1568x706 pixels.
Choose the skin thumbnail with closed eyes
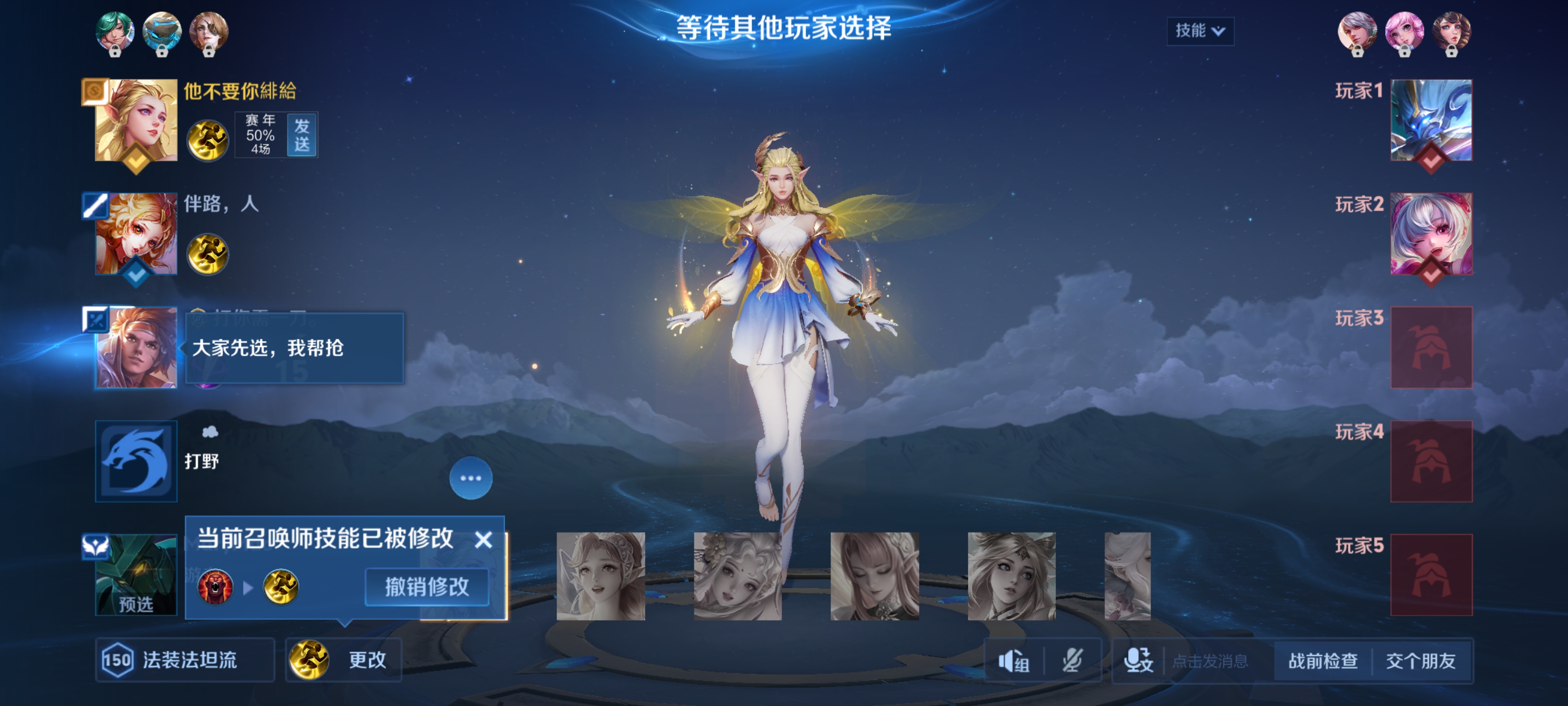point(875,576)
